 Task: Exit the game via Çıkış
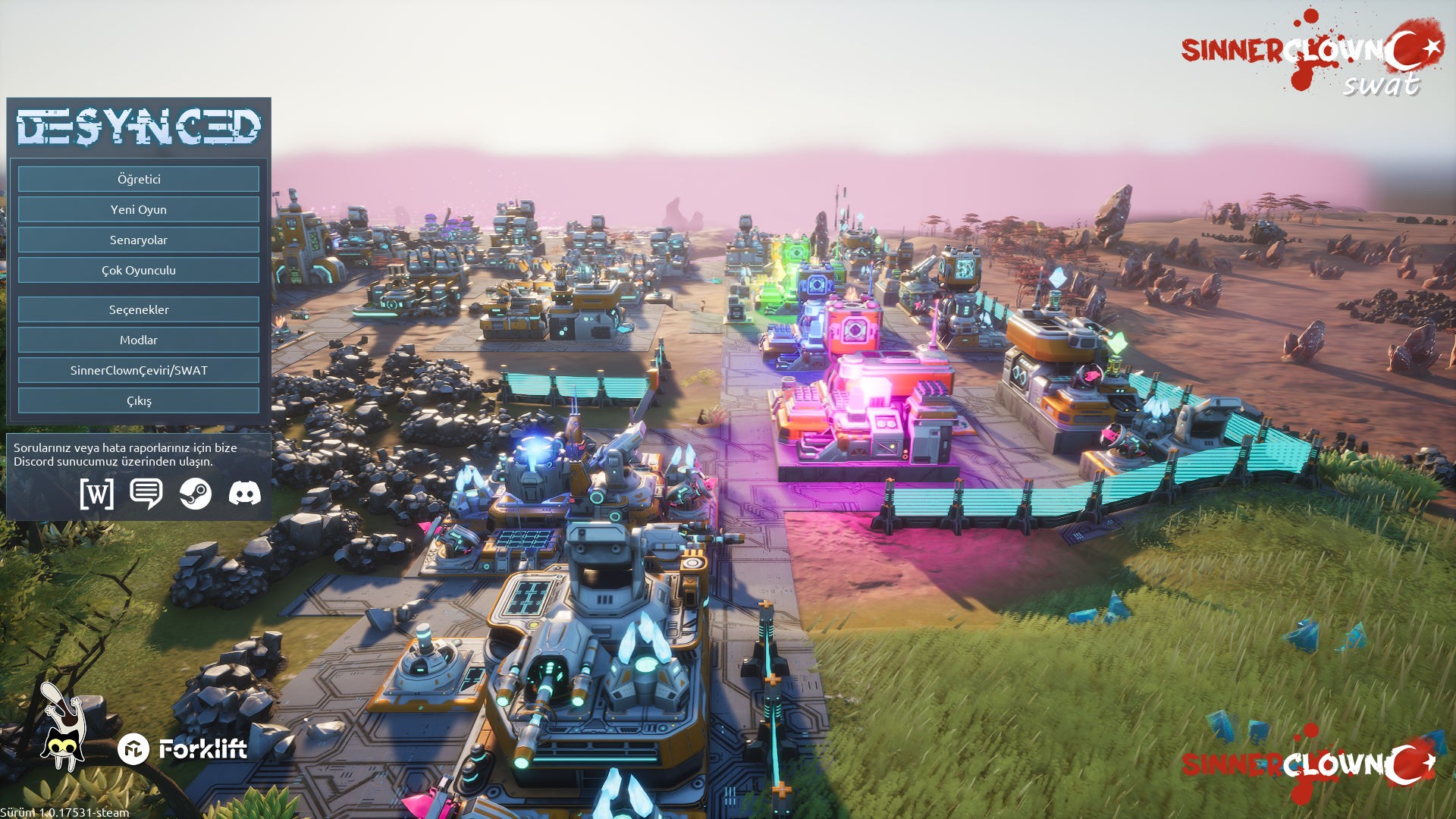(139, 400)
